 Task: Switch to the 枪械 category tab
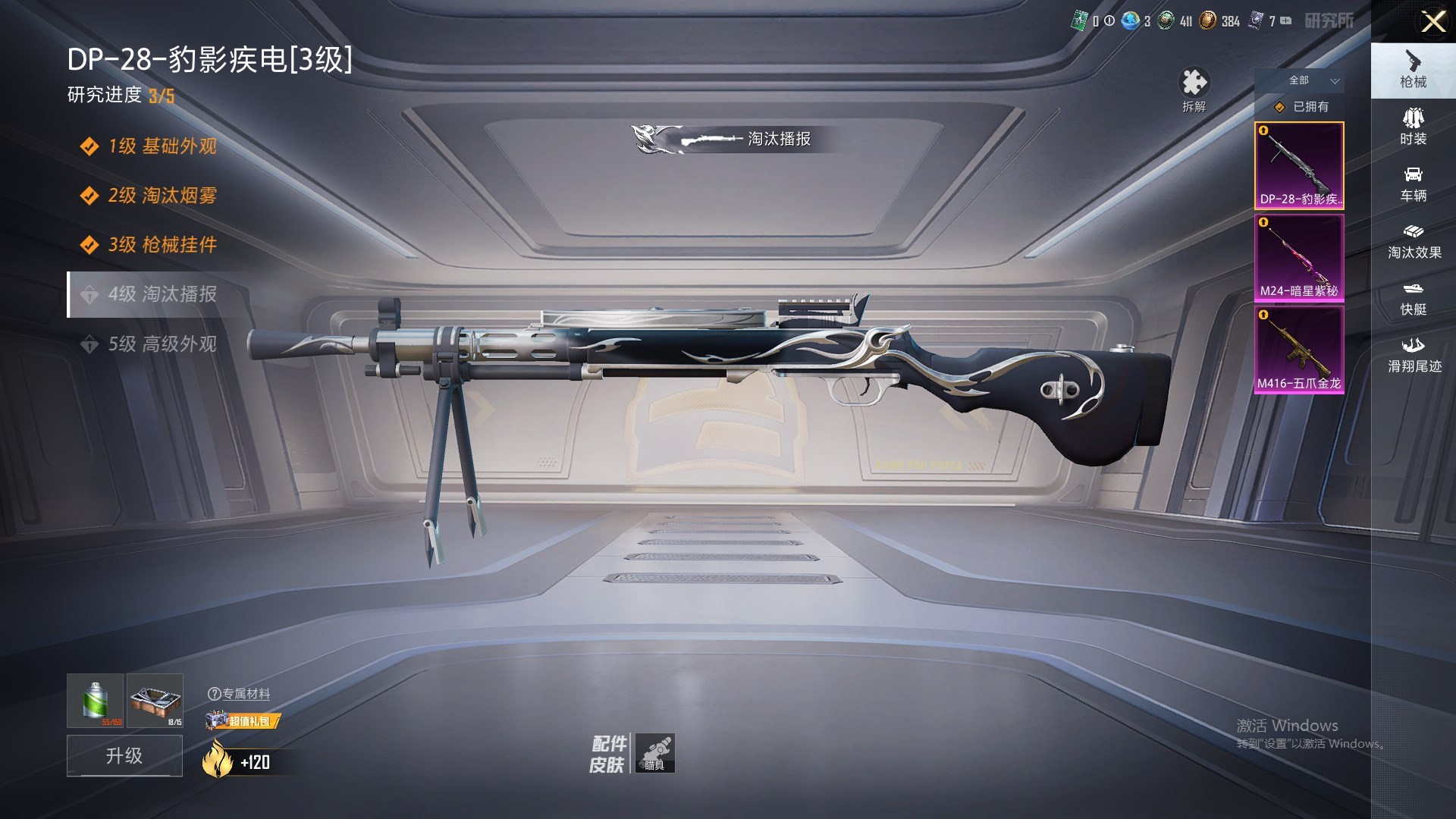click(x=1413, y=70)
